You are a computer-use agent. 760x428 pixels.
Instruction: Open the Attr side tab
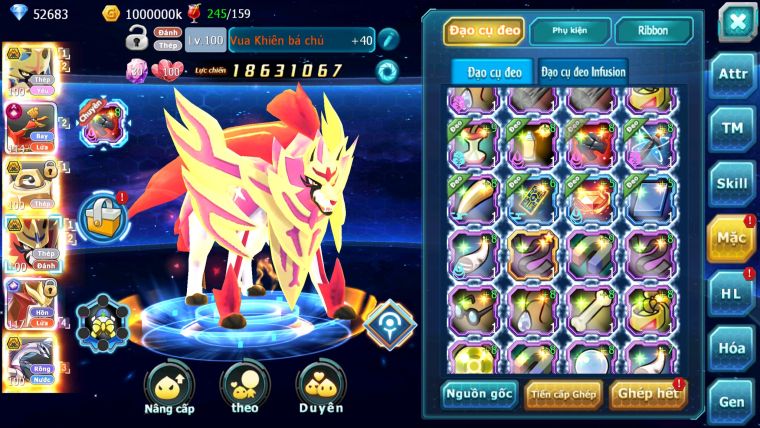[733, 75]
